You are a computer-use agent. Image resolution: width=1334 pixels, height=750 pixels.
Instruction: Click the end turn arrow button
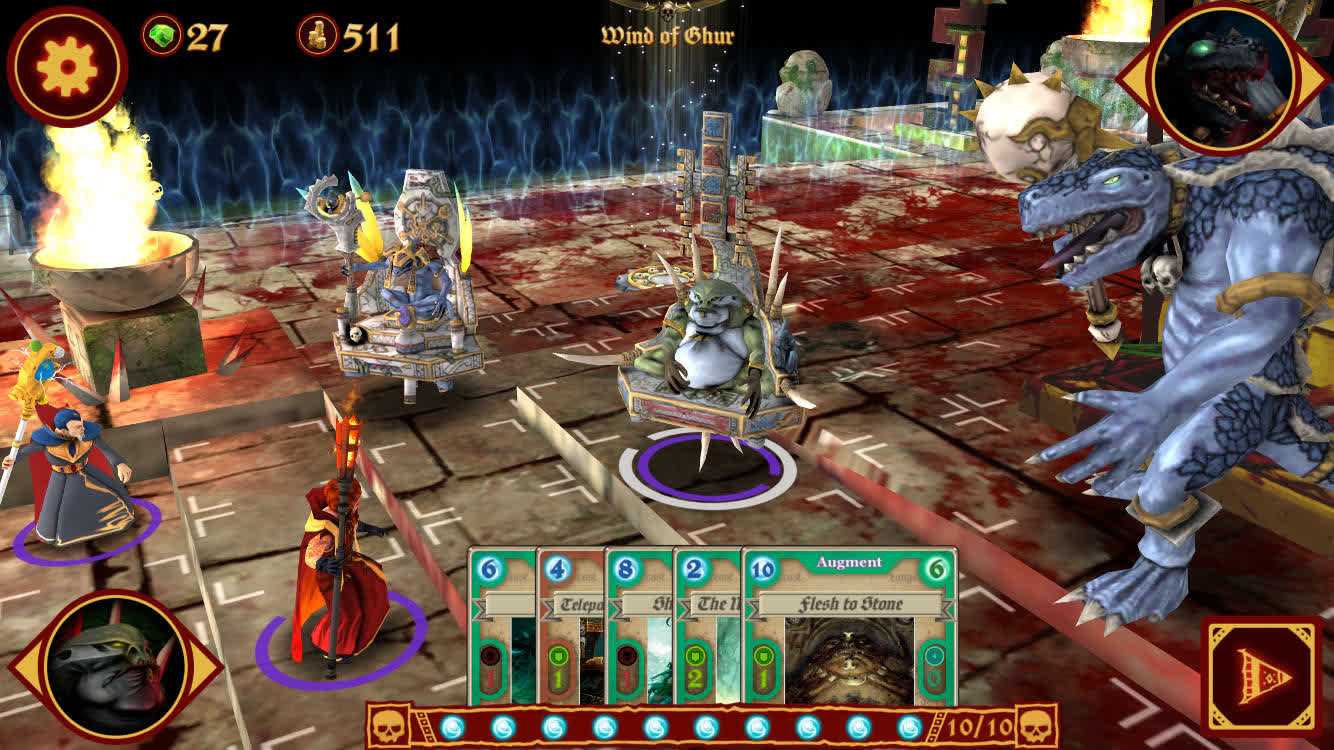click(1262, 677)
